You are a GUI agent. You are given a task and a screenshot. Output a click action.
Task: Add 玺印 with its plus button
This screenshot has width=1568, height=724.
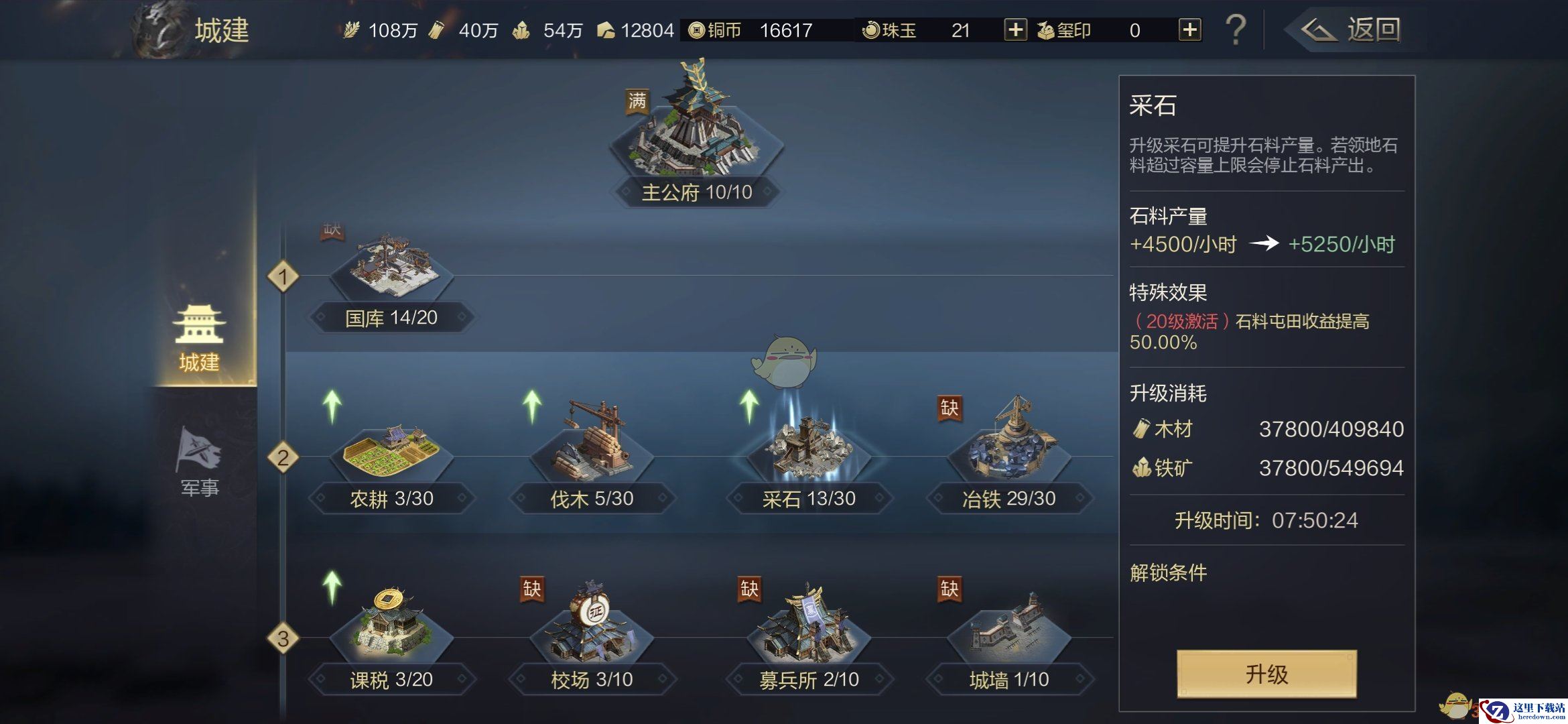[1189, 30]
